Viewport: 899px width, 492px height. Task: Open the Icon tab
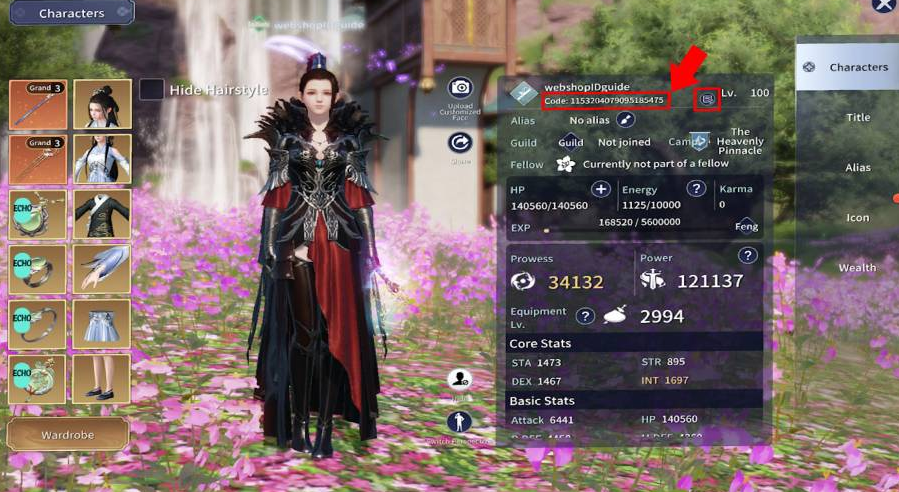(x=858, y=217)
